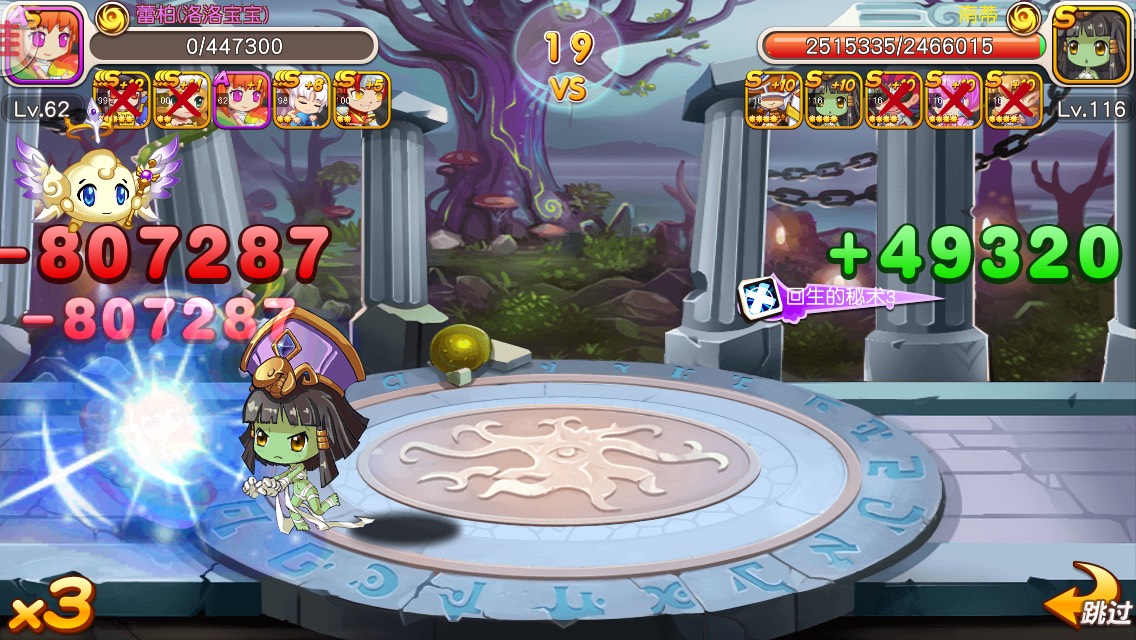This screenshot has width=1136, height=640.
Task: Select the orange-haired A-rank team portrait
Action: (x=240, y=98)
